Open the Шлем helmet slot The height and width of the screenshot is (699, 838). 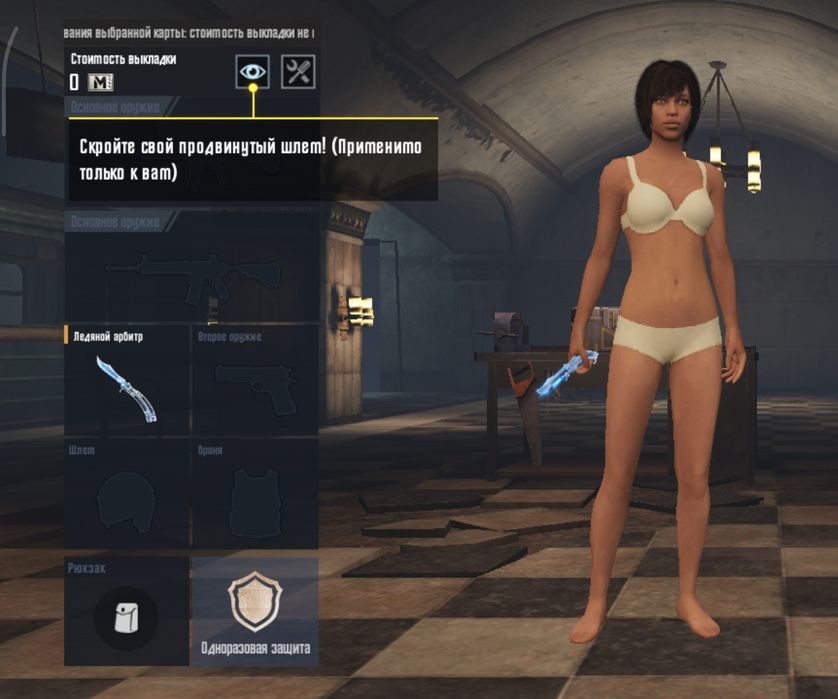pos(126,496)
